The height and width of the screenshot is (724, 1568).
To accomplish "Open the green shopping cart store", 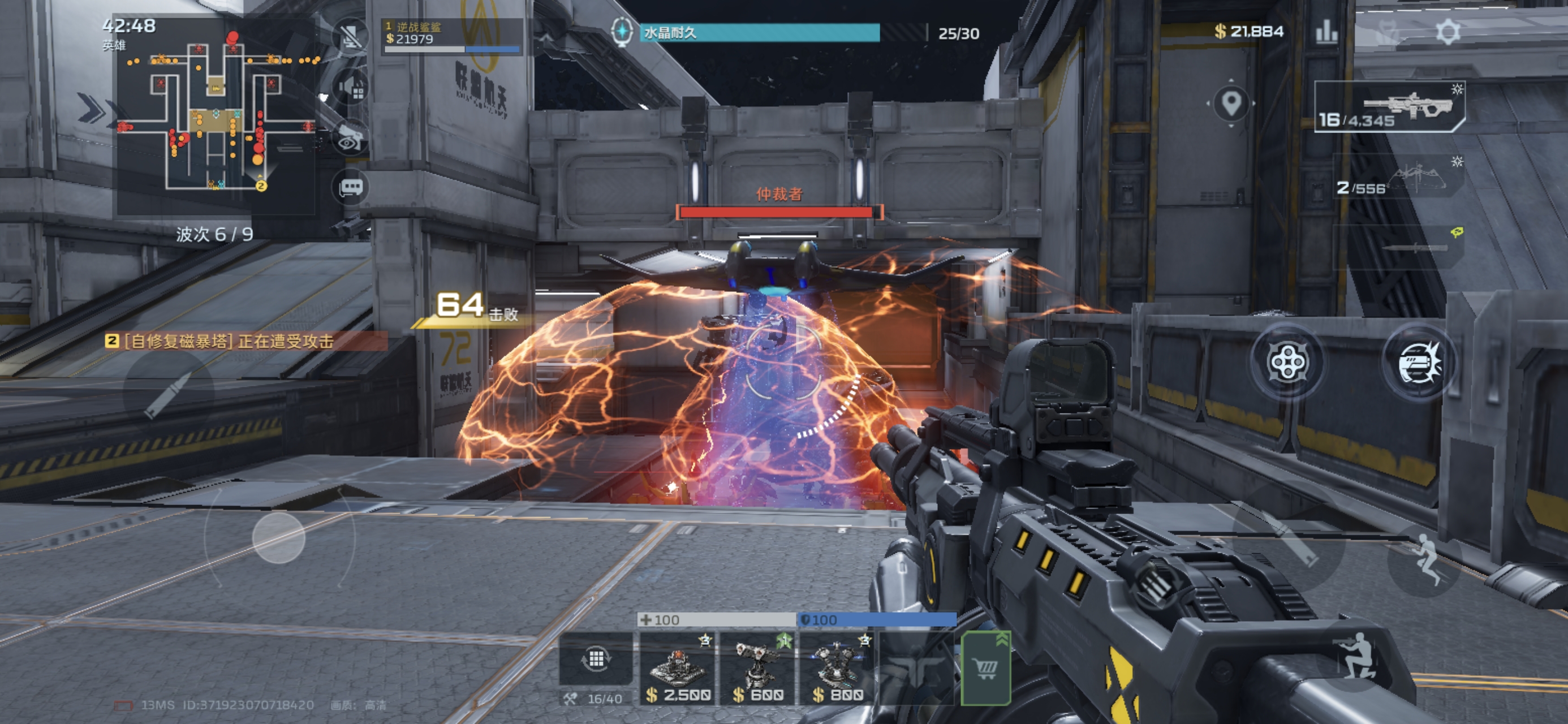I will click(x=985, y=669).
